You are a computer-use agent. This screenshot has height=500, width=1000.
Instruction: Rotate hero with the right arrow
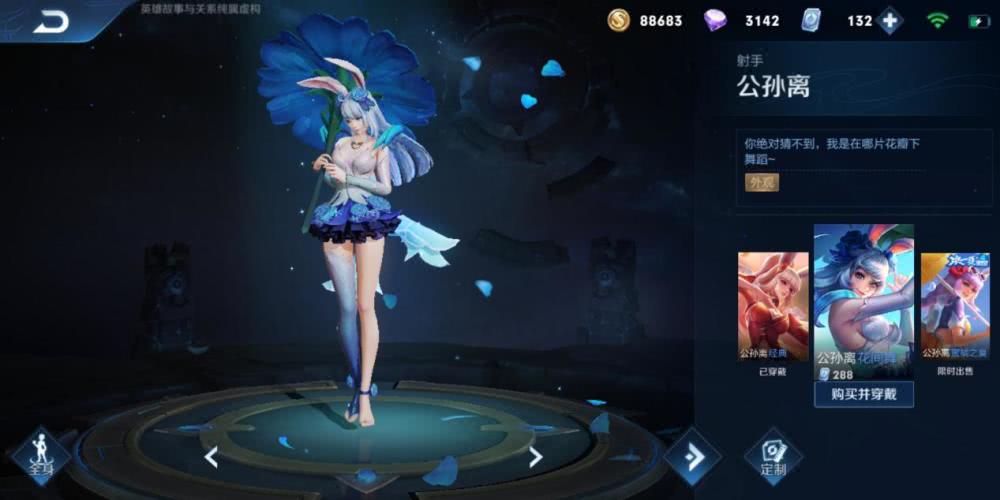535,457
